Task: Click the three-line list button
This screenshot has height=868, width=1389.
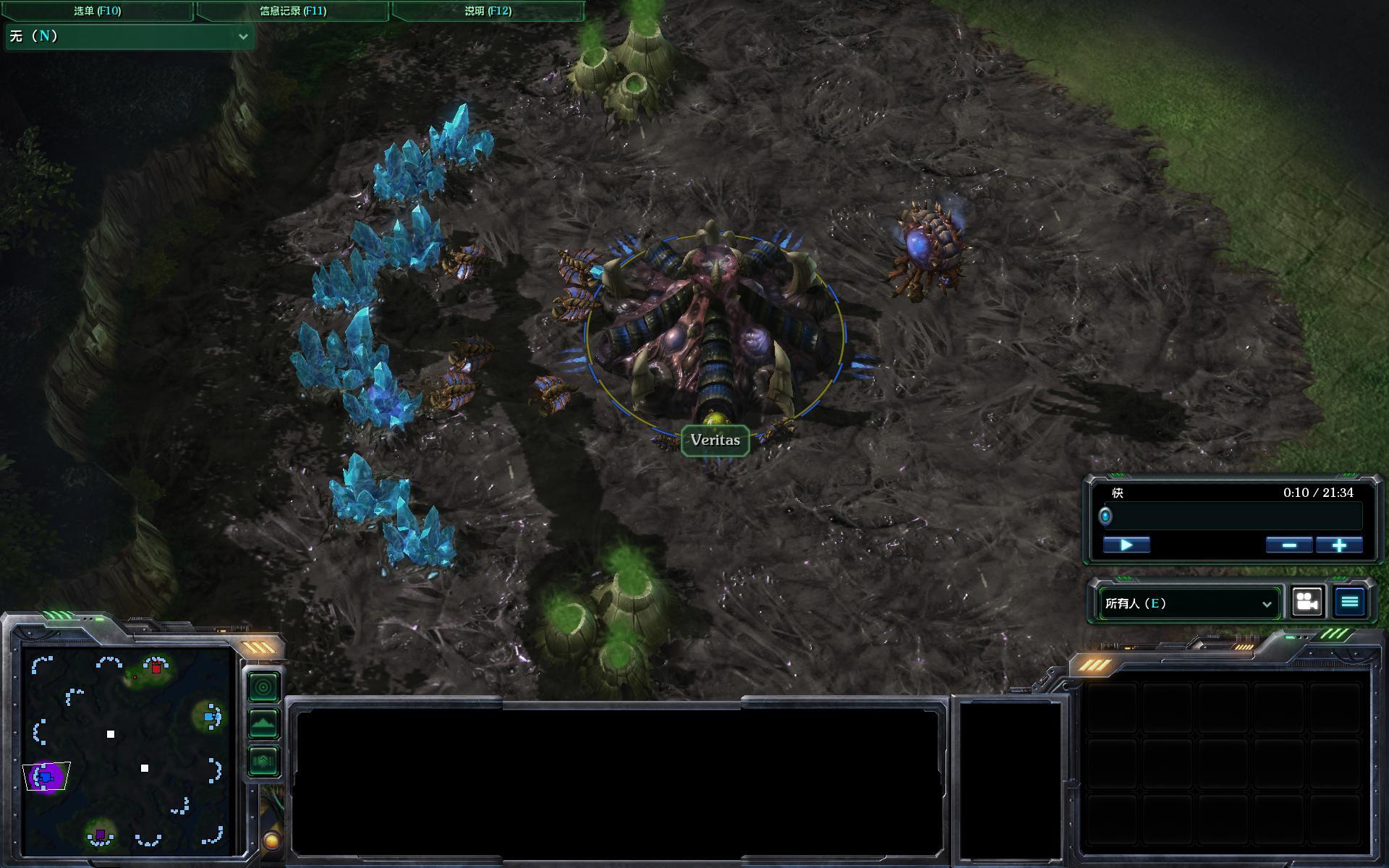Action: tap(1349, 602)
